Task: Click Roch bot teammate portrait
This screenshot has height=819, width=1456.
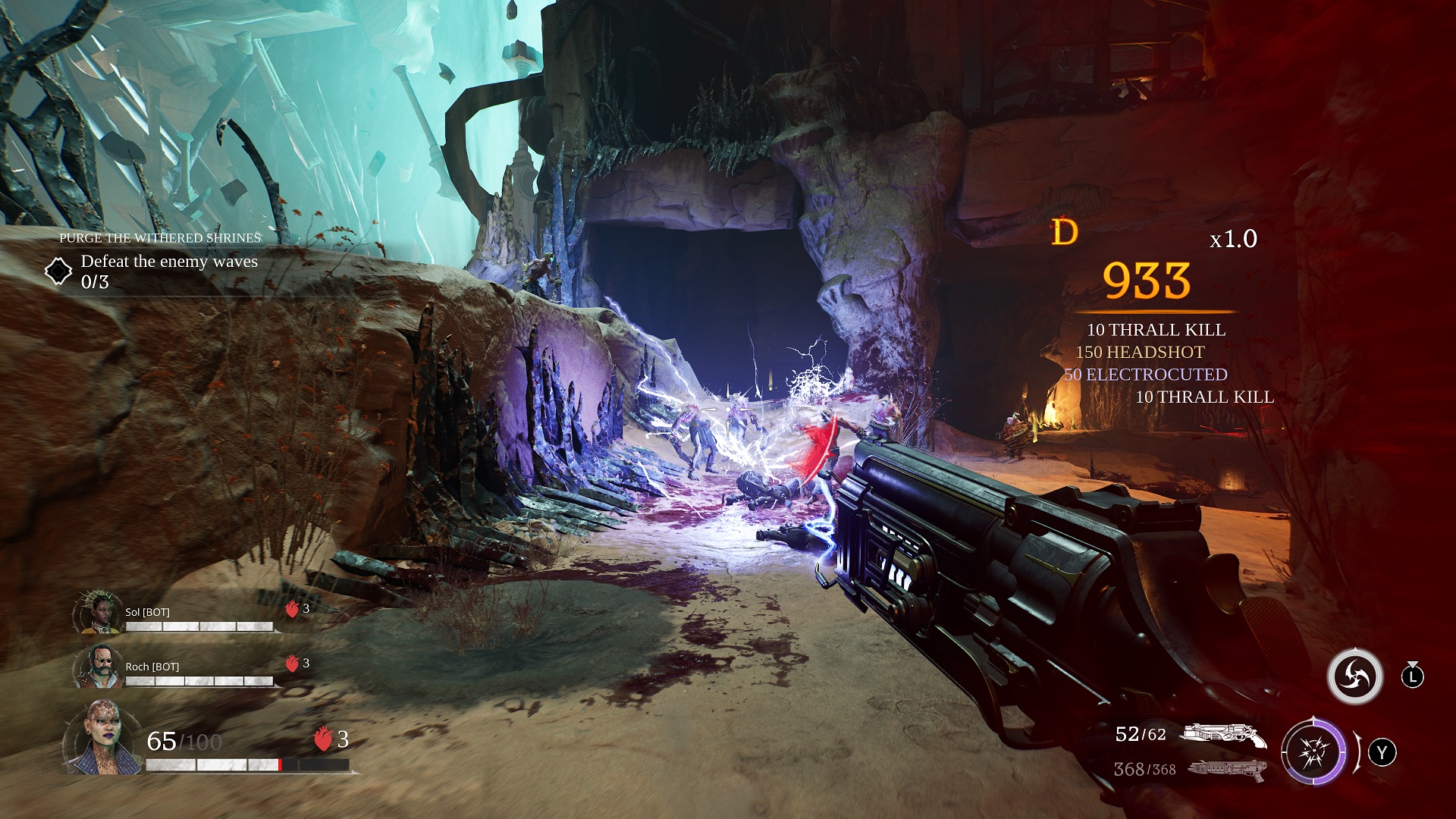Action: point(99,667)
